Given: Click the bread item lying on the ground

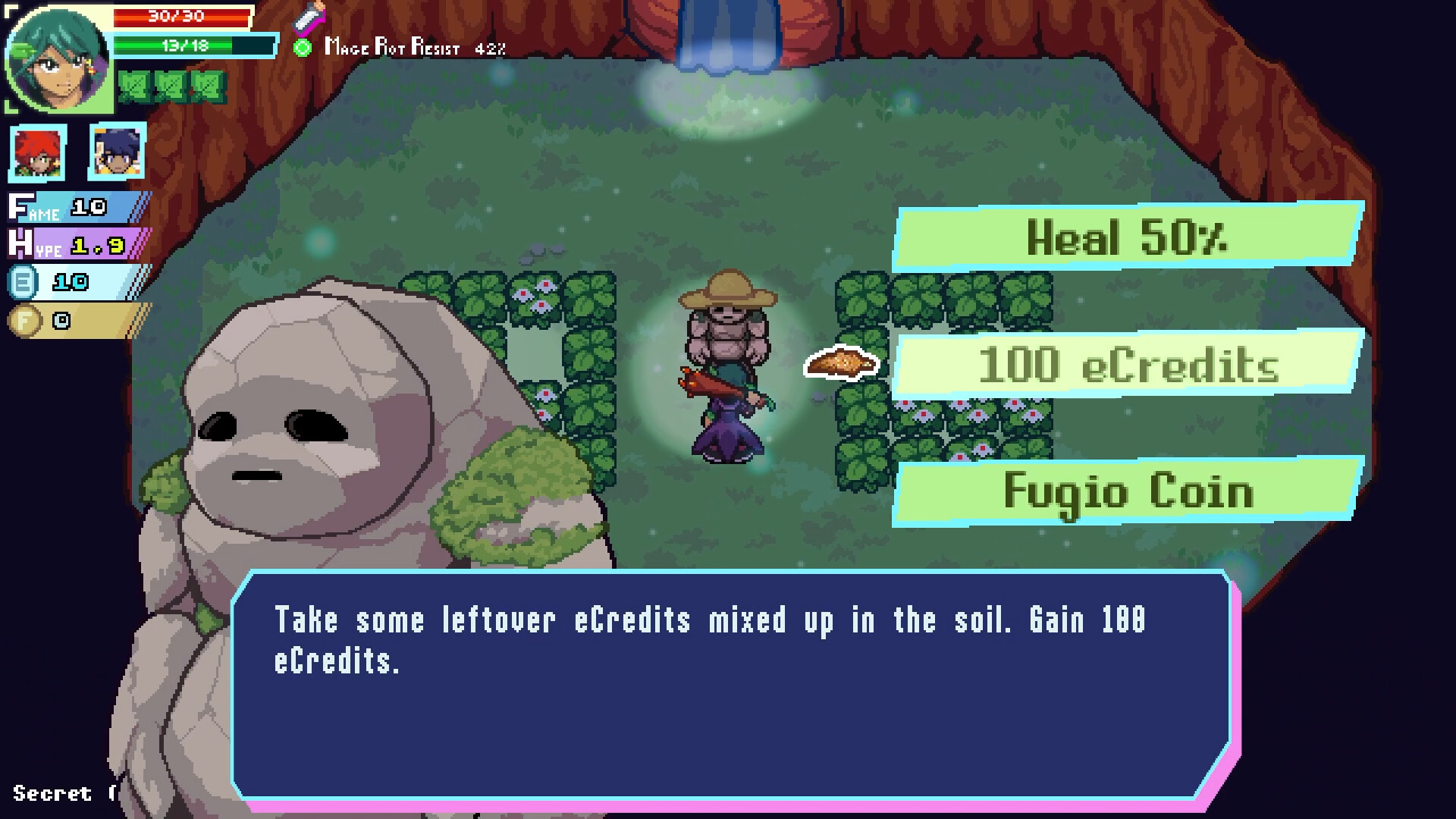Looking at the screenshot, I should (840, 364).
